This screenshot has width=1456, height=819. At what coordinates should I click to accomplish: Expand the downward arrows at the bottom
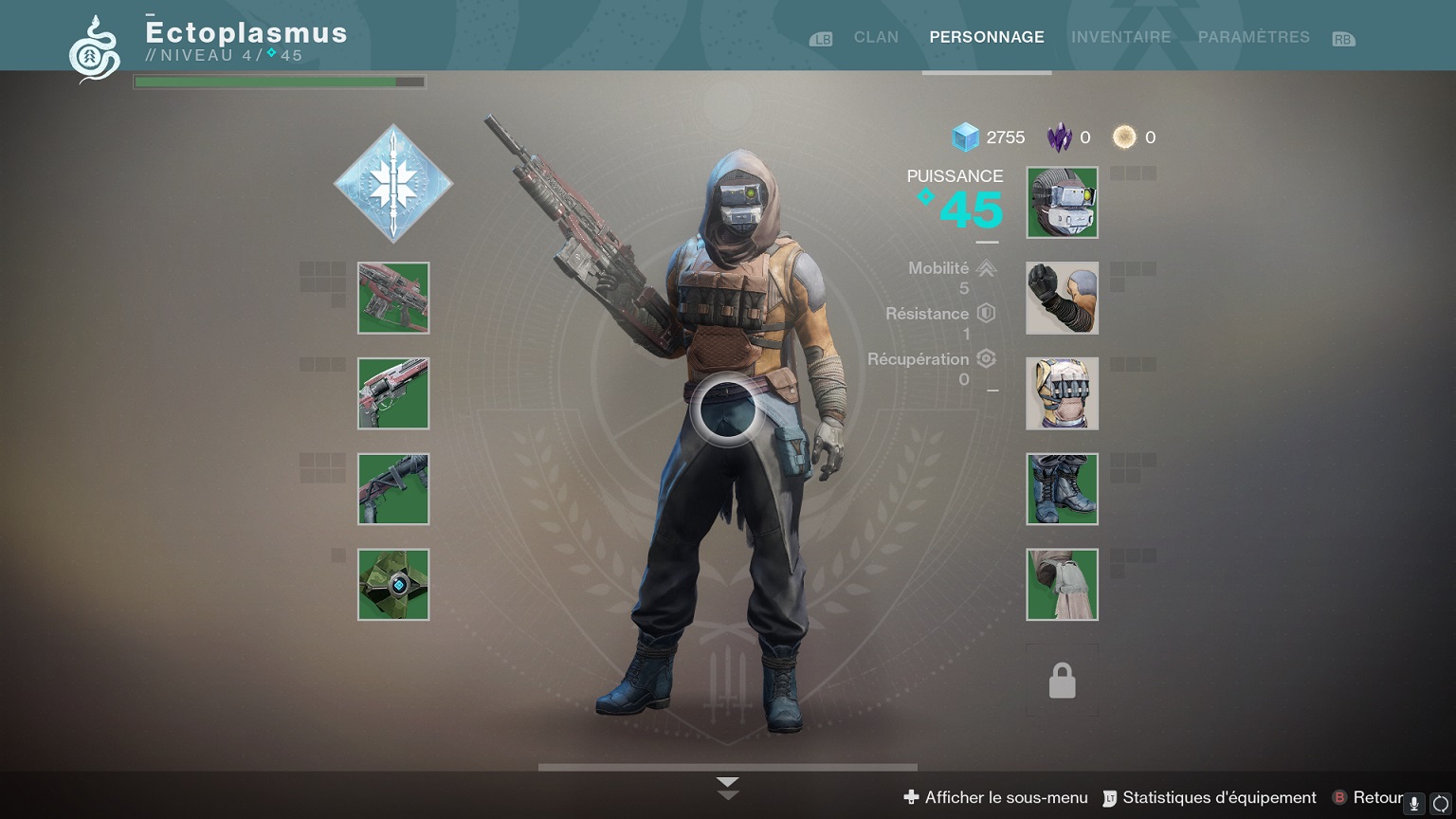point(727,788)
